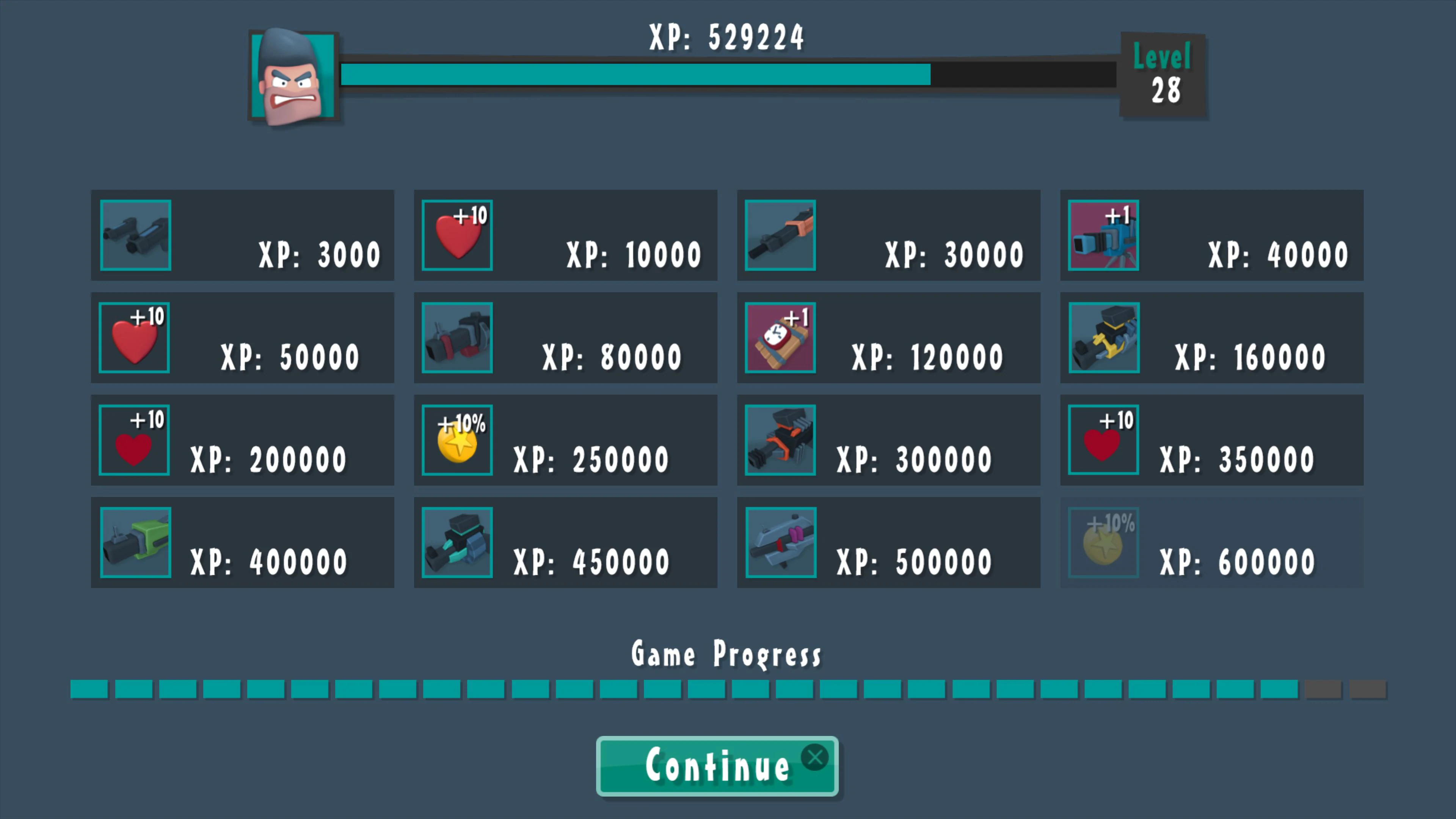Image resolution: width=1456 pixels, height=819 pixels.
Task: Click the +10 heart reward at XP 350000
Action: 1103,440
